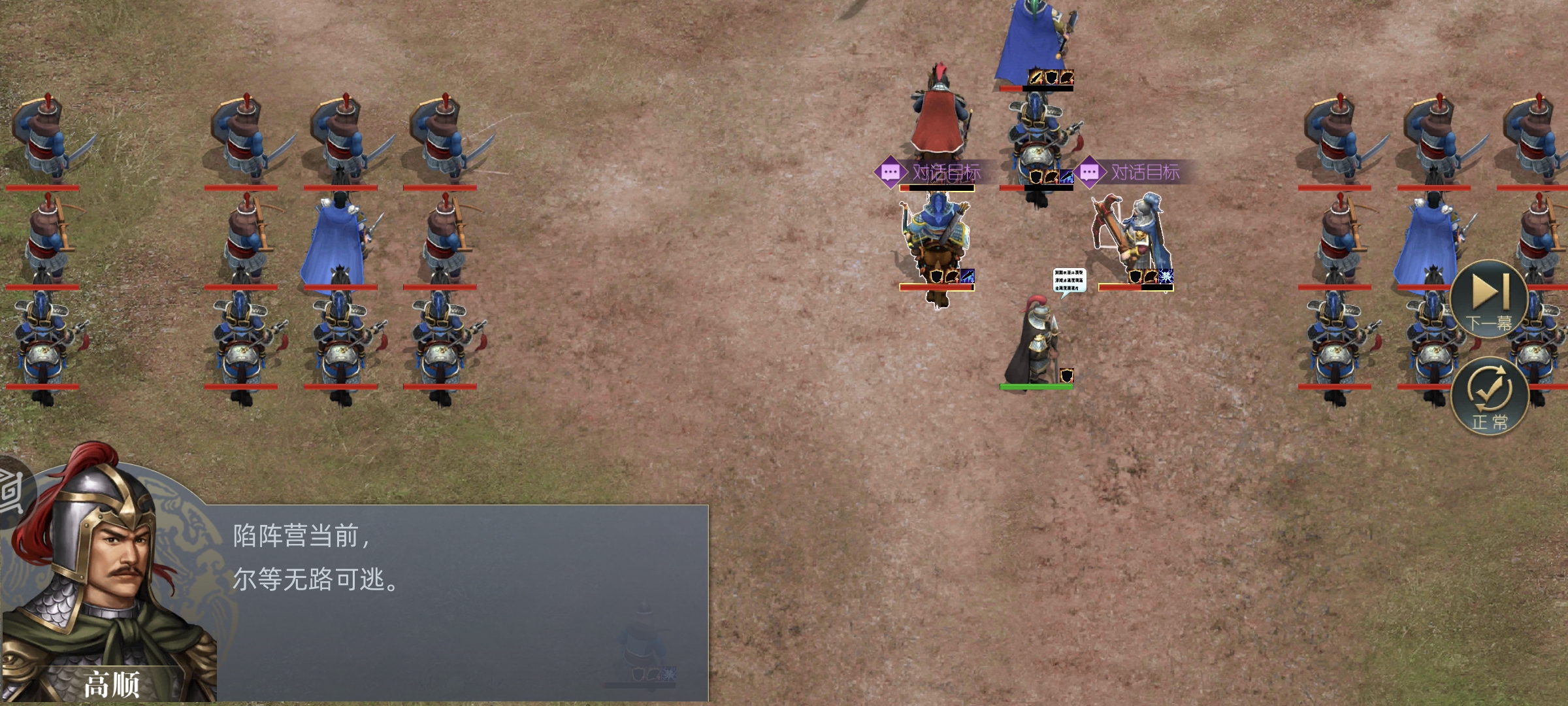Open the small speech bubble above the red-plumed general

coord(1069,281)
